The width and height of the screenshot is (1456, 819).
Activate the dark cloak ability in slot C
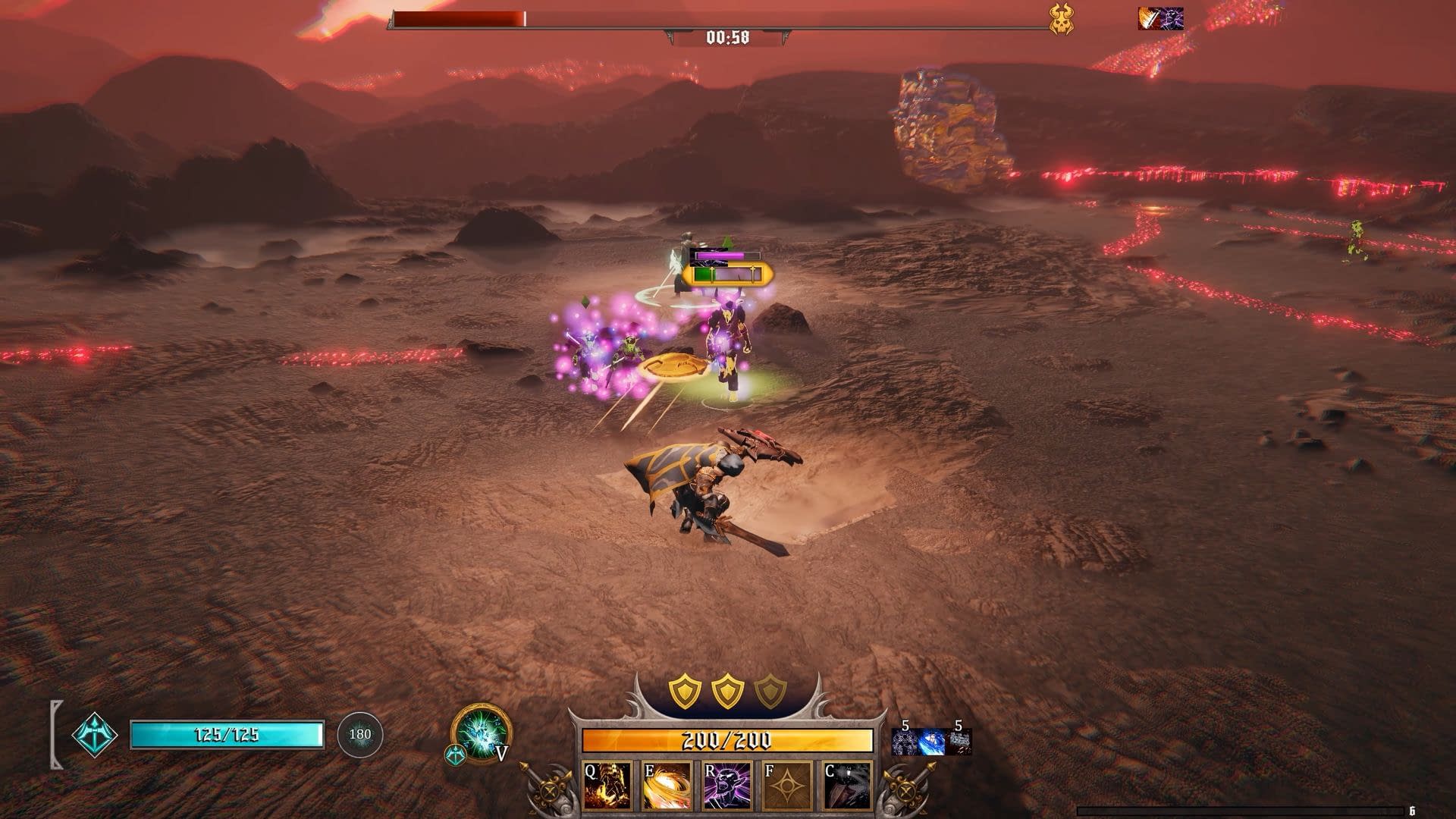click(848, 786)
